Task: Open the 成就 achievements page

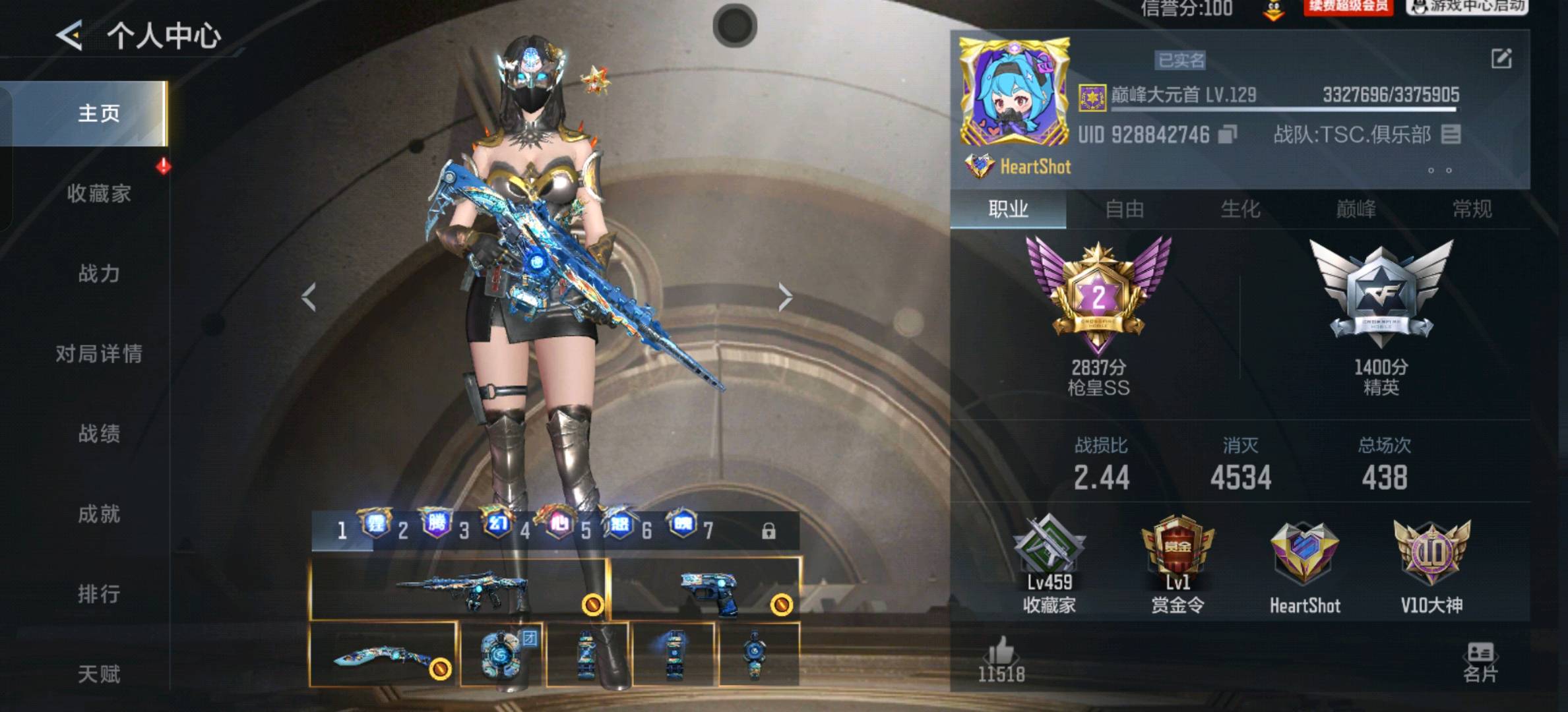Action: (x=99, y=514)
